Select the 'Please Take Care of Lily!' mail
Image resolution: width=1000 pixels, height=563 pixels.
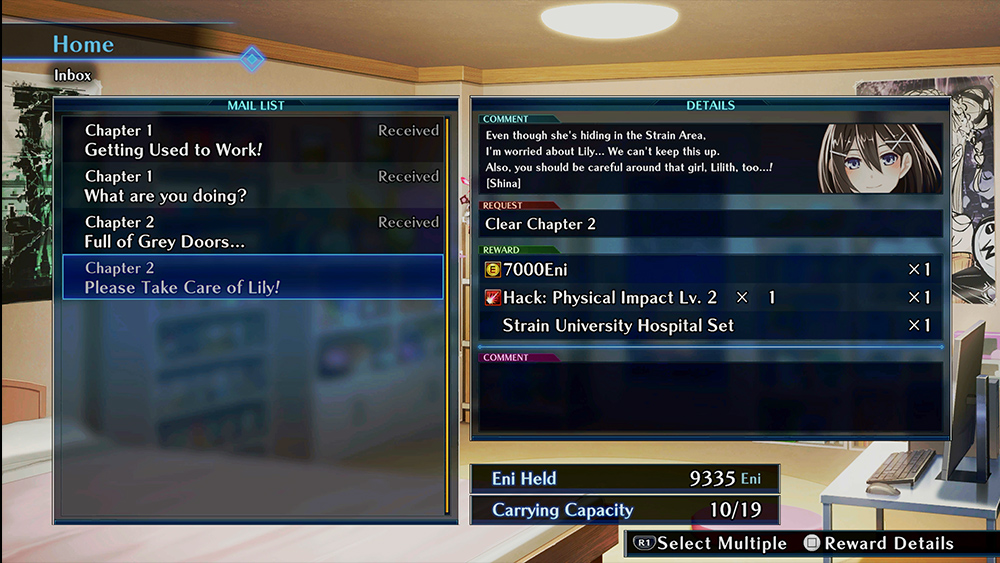coord(252,277)
